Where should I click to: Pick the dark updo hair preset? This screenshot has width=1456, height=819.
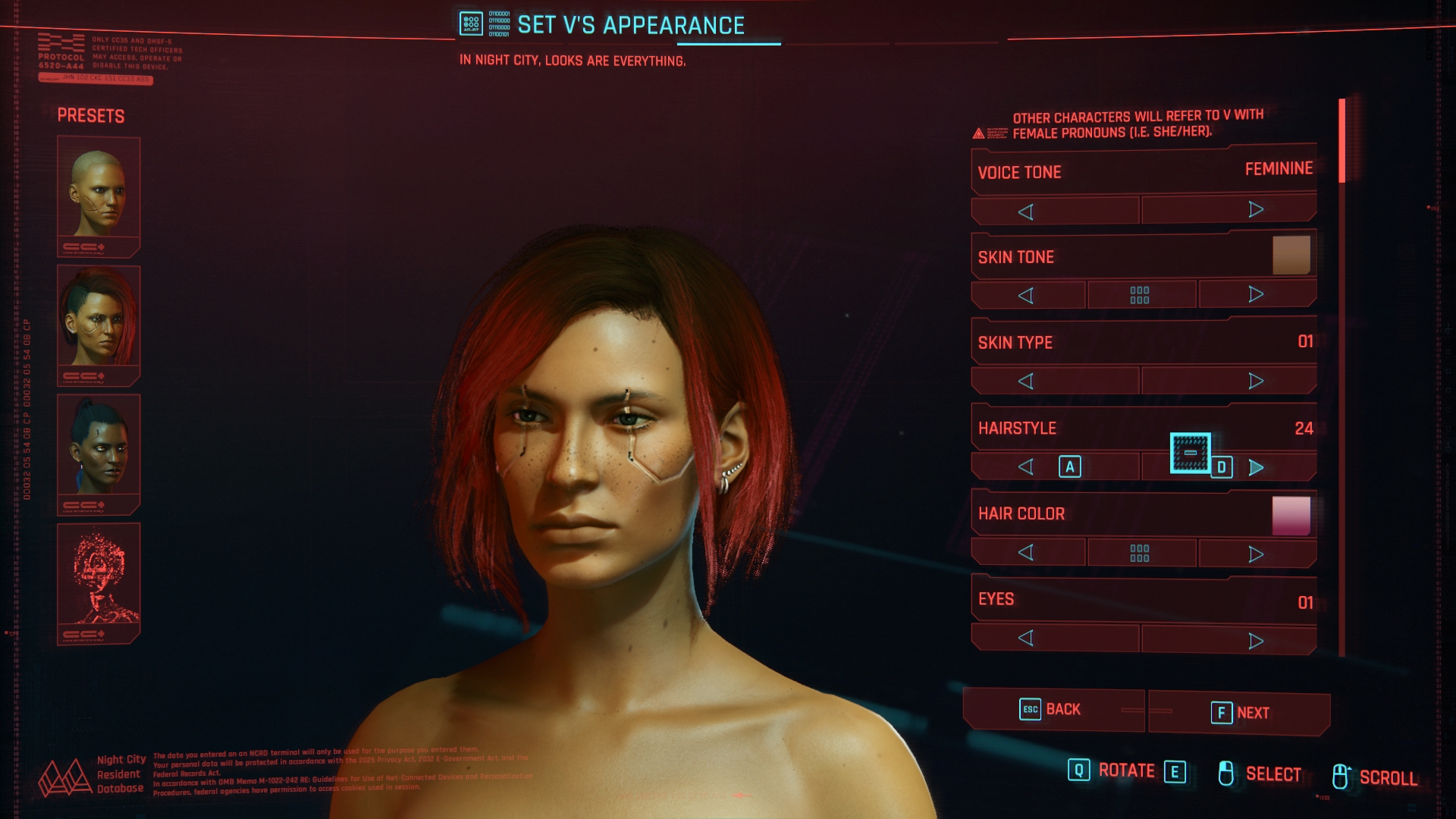coord(99,447)
